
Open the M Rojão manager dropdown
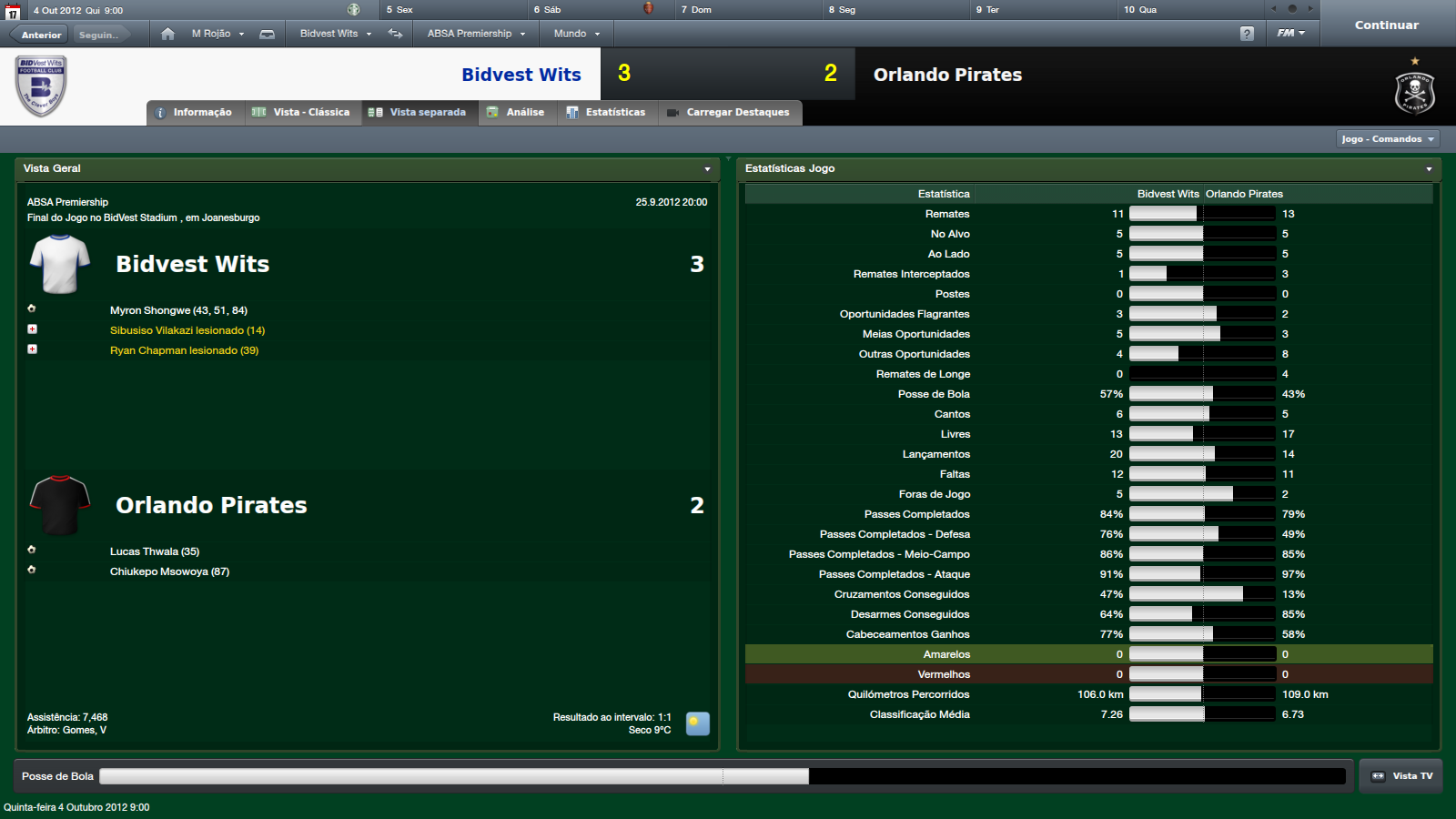[x=217, y=34]
